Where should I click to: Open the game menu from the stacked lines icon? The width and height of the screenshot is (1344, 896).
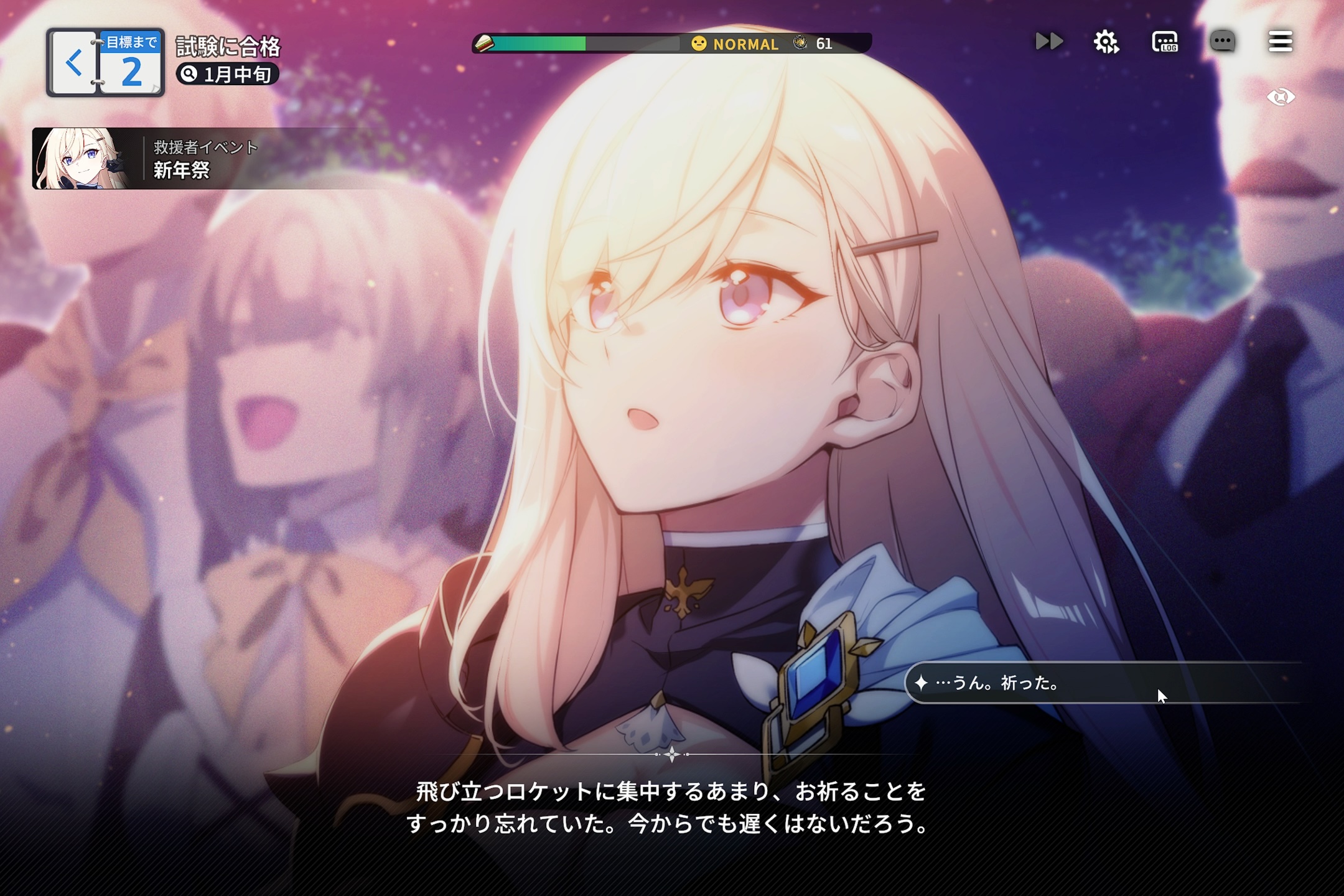point(1280,42)
